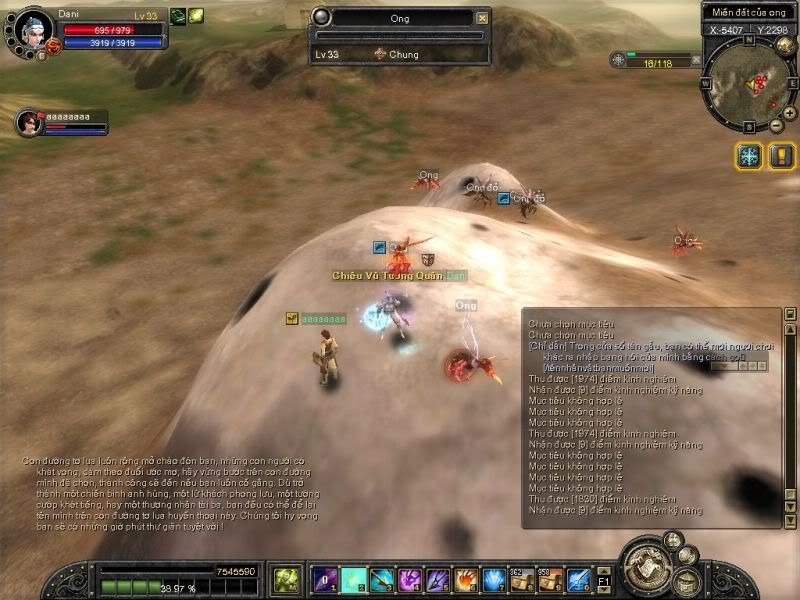The image size is (800, 600).
Task: Close the 18/118 tracker bar
Action: click(696, 60)
